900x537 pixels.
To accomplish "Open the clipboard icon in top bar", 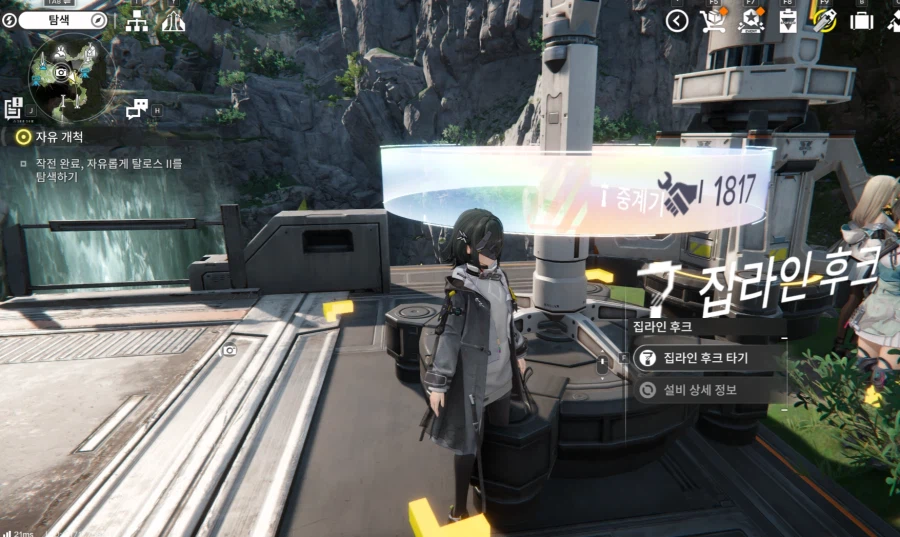I will 787,21.
